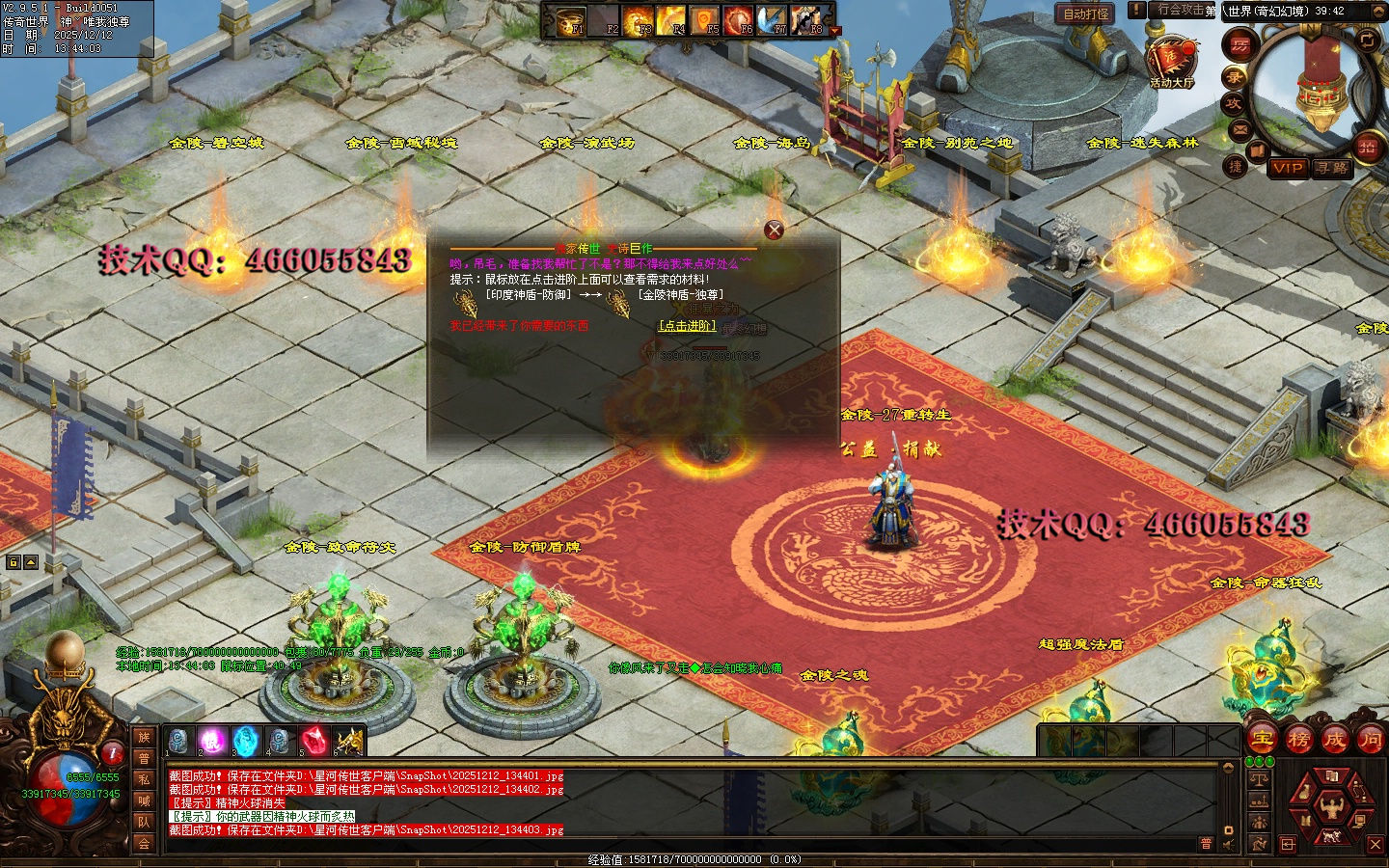Image resolution: width=1389 pixels, height=868 pixels.
Task: Toggle the 自动打怪 auto-fight button
Action: pos(1086,14)
